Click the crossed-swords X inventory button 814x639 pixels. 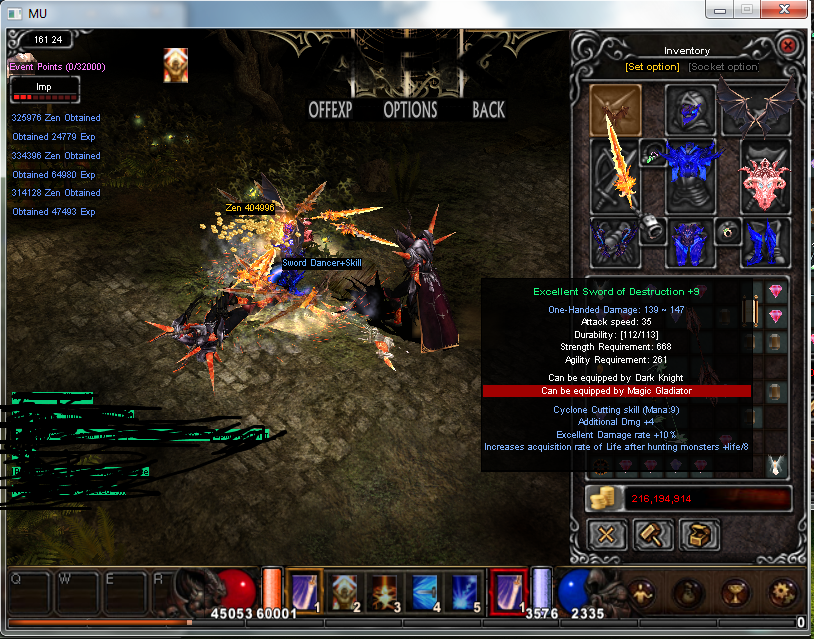pyautogui.click(x=605, y=535)
